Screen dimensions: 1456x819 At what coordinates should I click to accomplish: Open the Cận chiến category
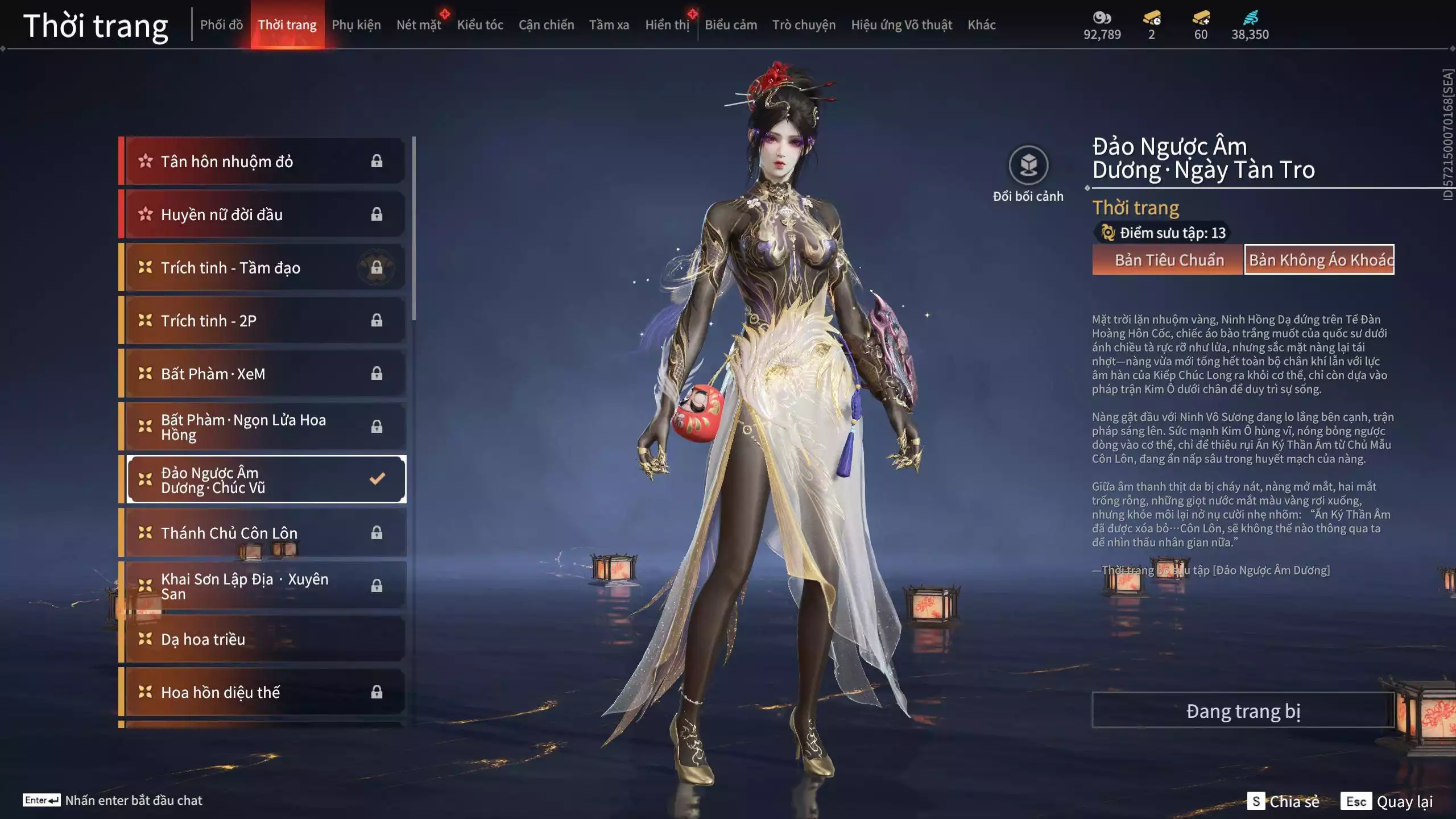546,25
